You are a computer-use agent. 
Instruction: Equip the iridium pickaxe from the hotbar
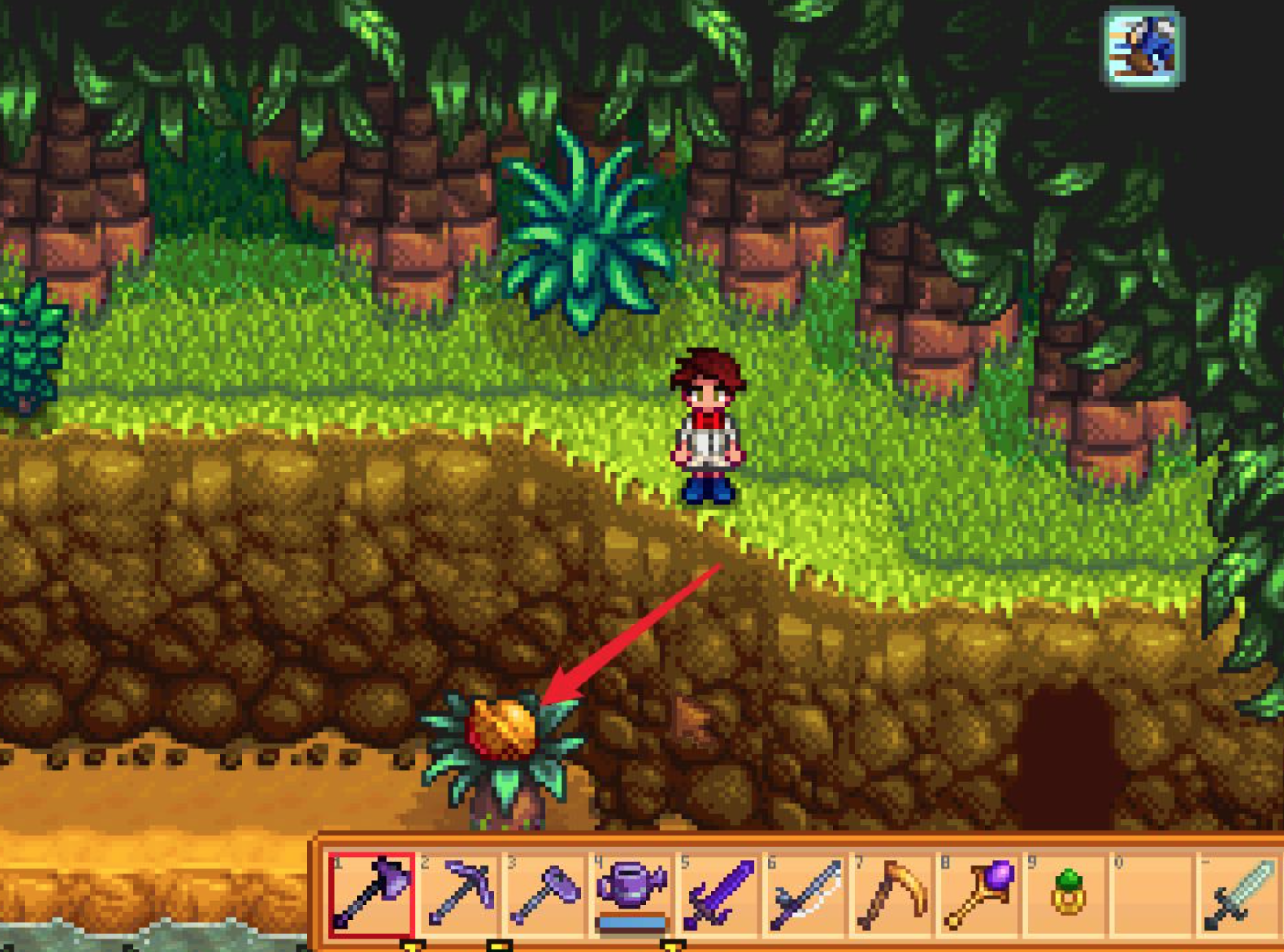pos(459,893)
